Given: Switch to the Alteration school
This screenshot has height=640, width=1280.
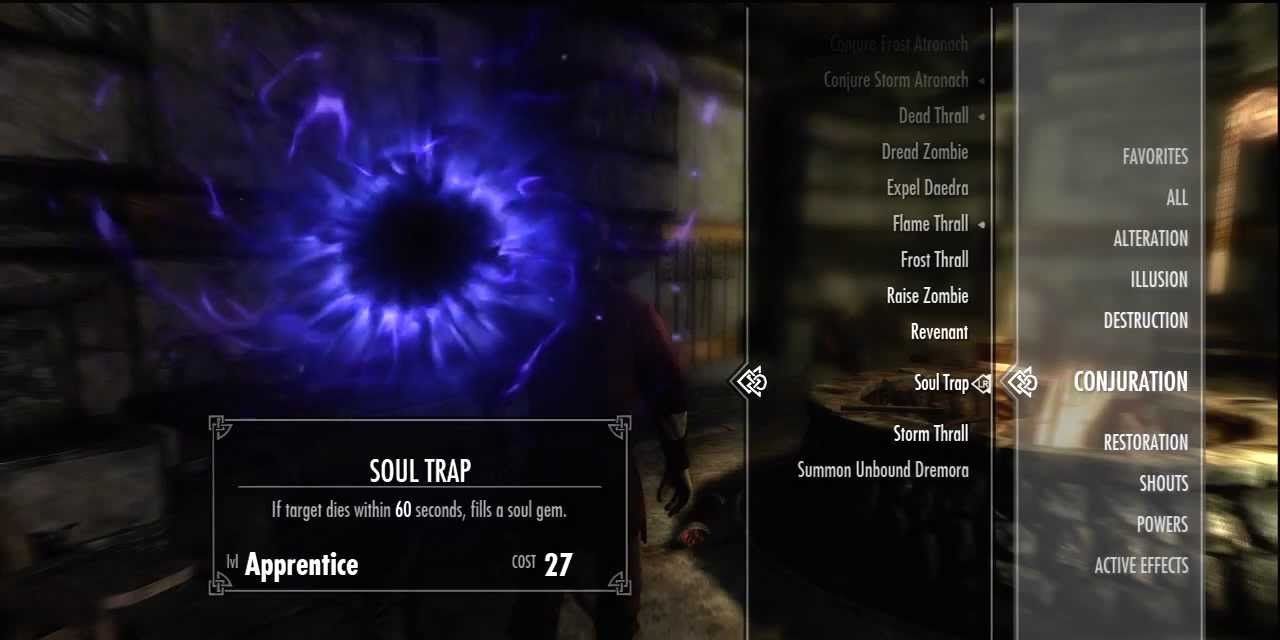Looking at the screenshot, I should [x=1150, y=239].
